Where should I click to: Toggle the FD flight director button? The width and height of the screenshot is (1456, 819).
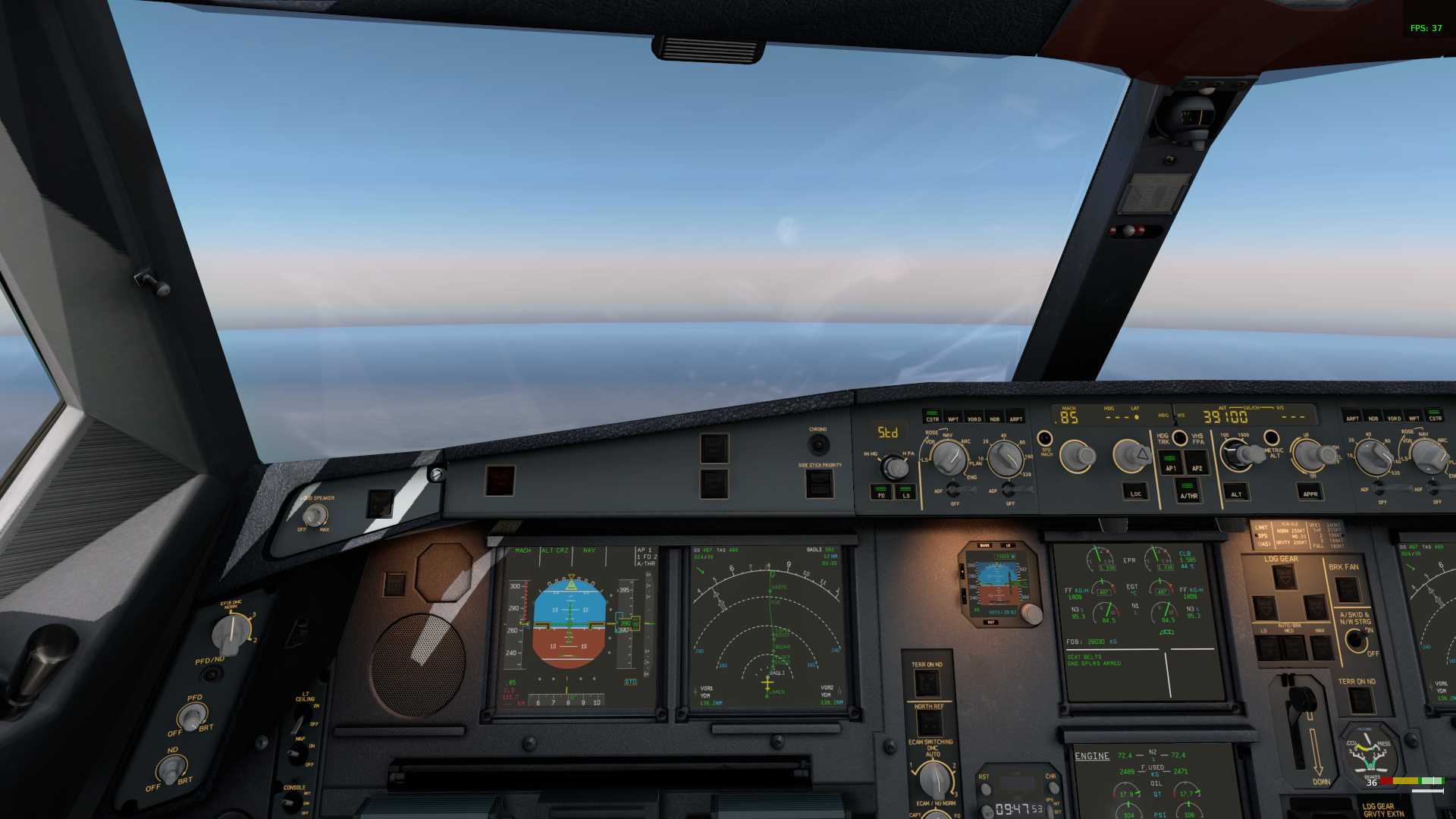[881, 492]
